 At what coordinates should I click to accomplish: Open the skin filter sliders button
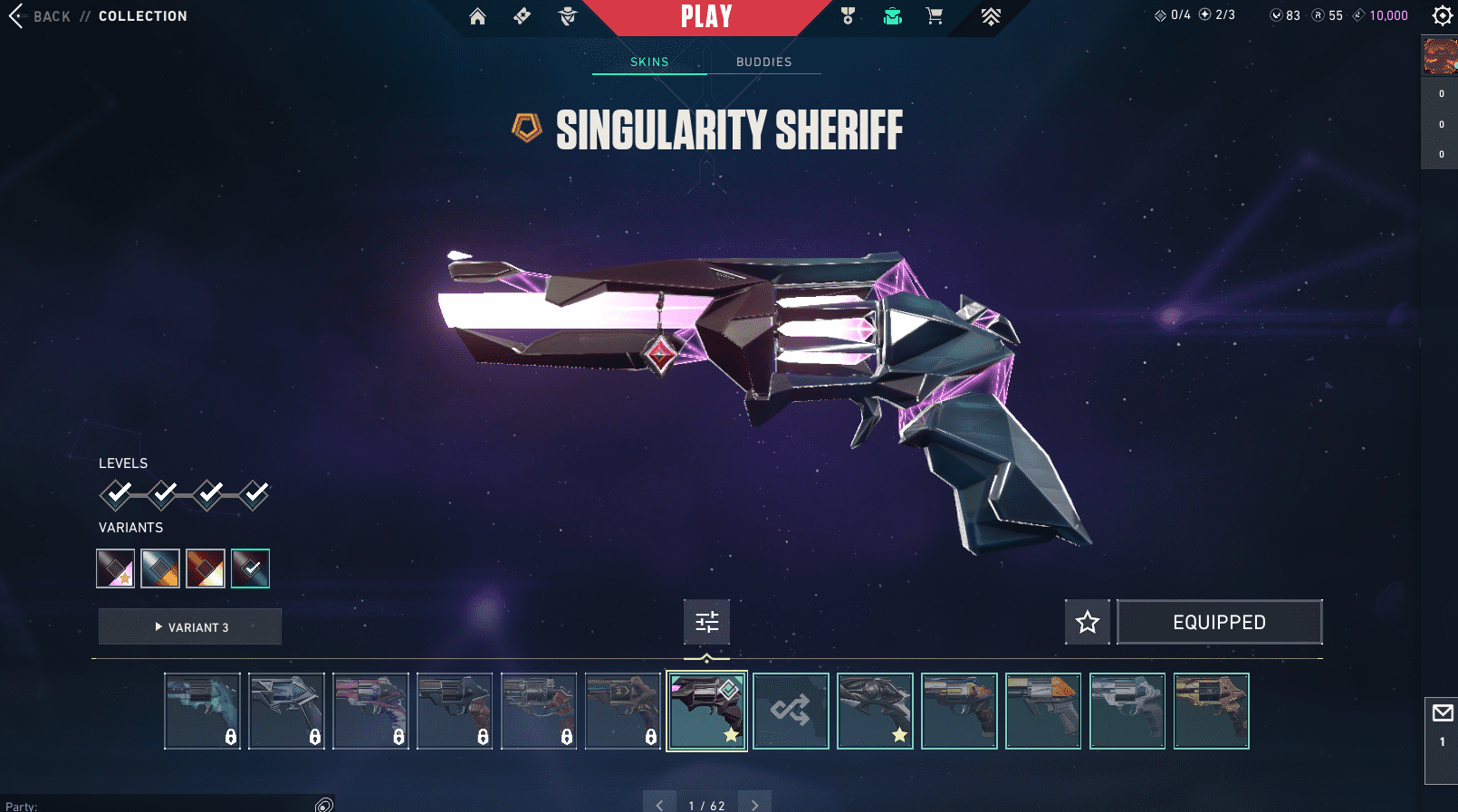click(706, 622)
